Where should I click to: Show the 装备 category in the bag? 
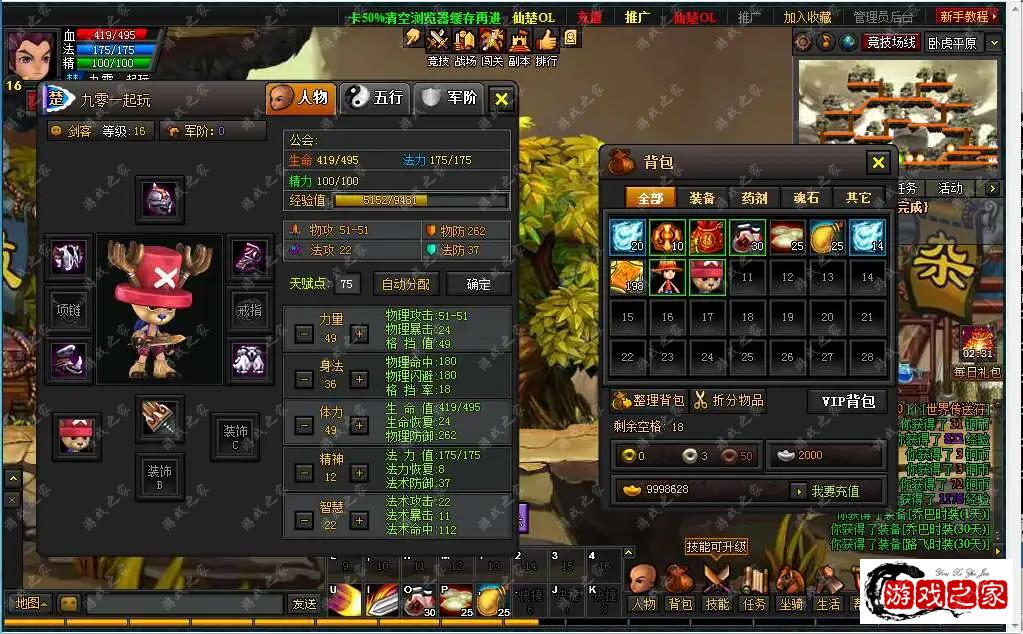click(702, 198)
